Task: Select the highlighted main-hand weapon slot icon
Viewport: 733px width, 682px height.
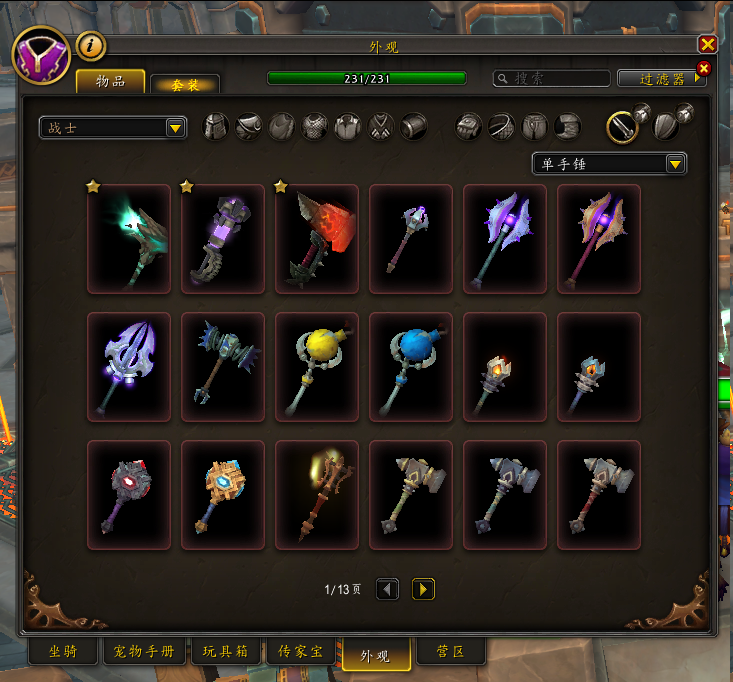Action: pyautogui.click(x=622, y=127)
